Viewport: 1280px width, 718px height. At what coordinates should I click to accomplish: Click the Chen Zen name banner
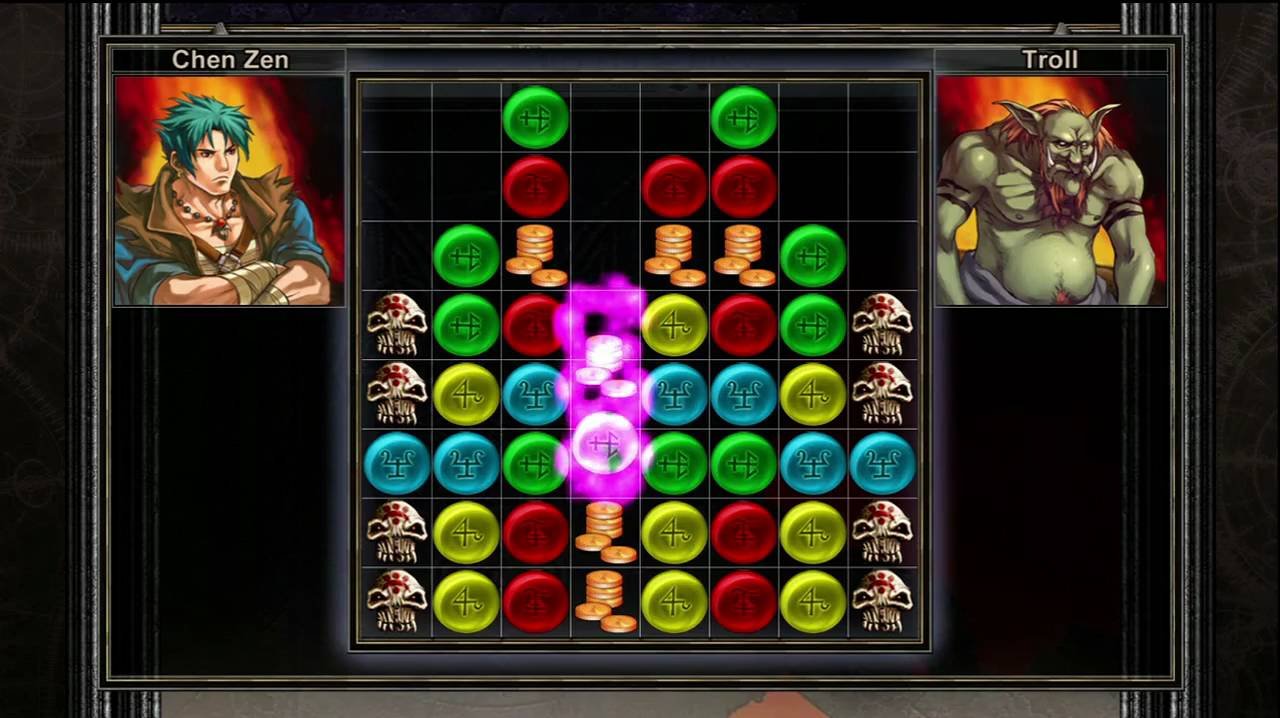pyautogui.click(x=229, y=60)
